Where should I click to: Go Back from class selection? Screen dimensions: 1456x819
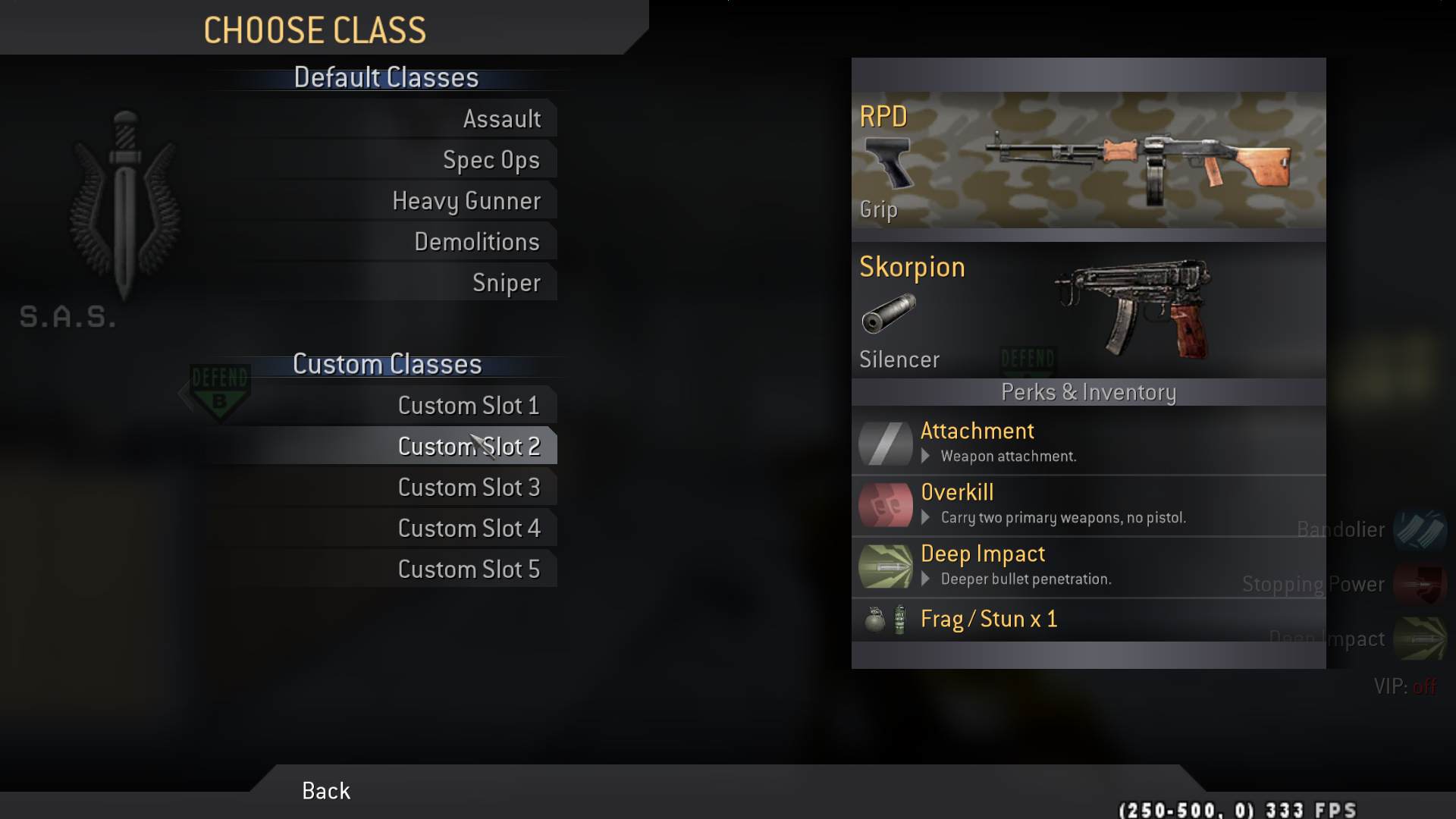coord(326,791)
